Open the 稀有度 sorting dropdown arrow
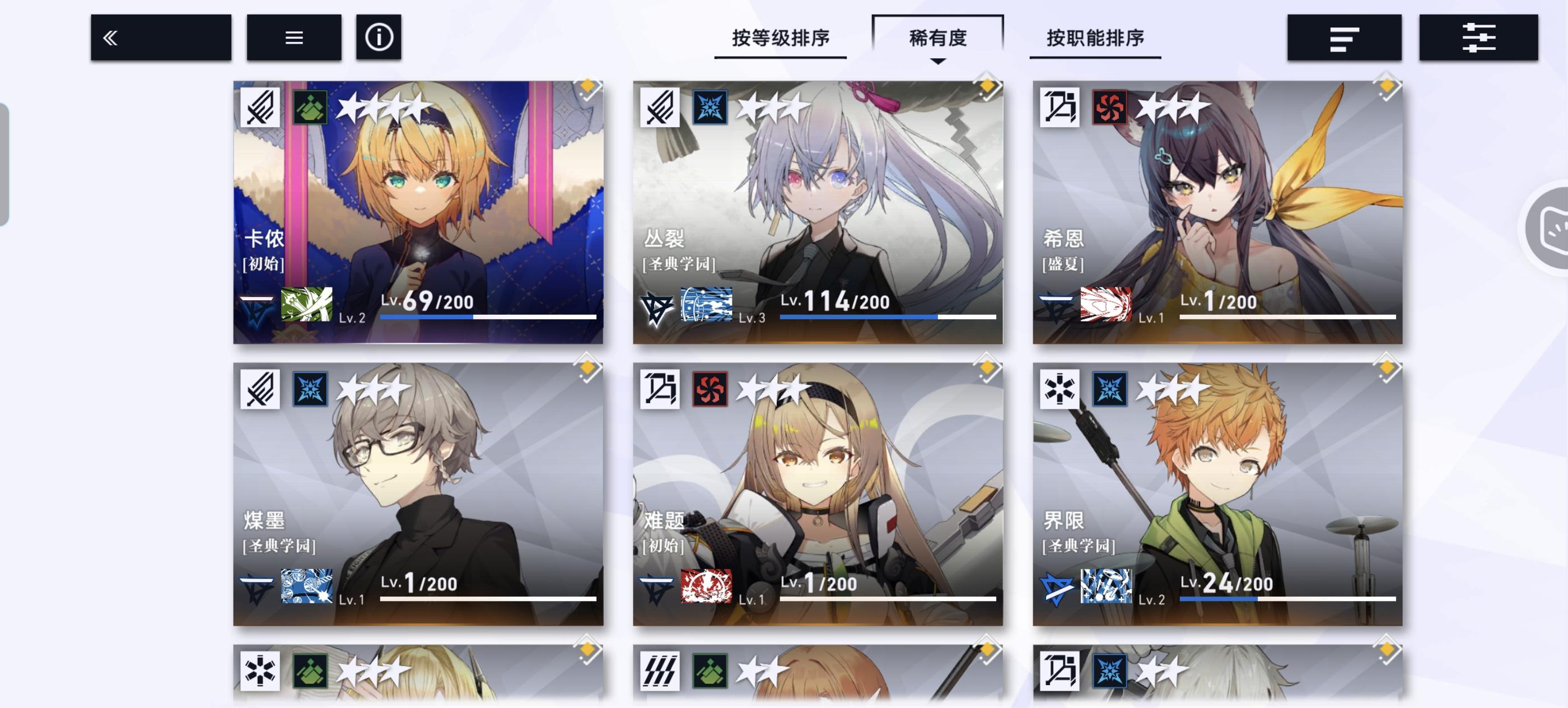Viewport: 1568px width, 708px height. (x=939, y=61)
